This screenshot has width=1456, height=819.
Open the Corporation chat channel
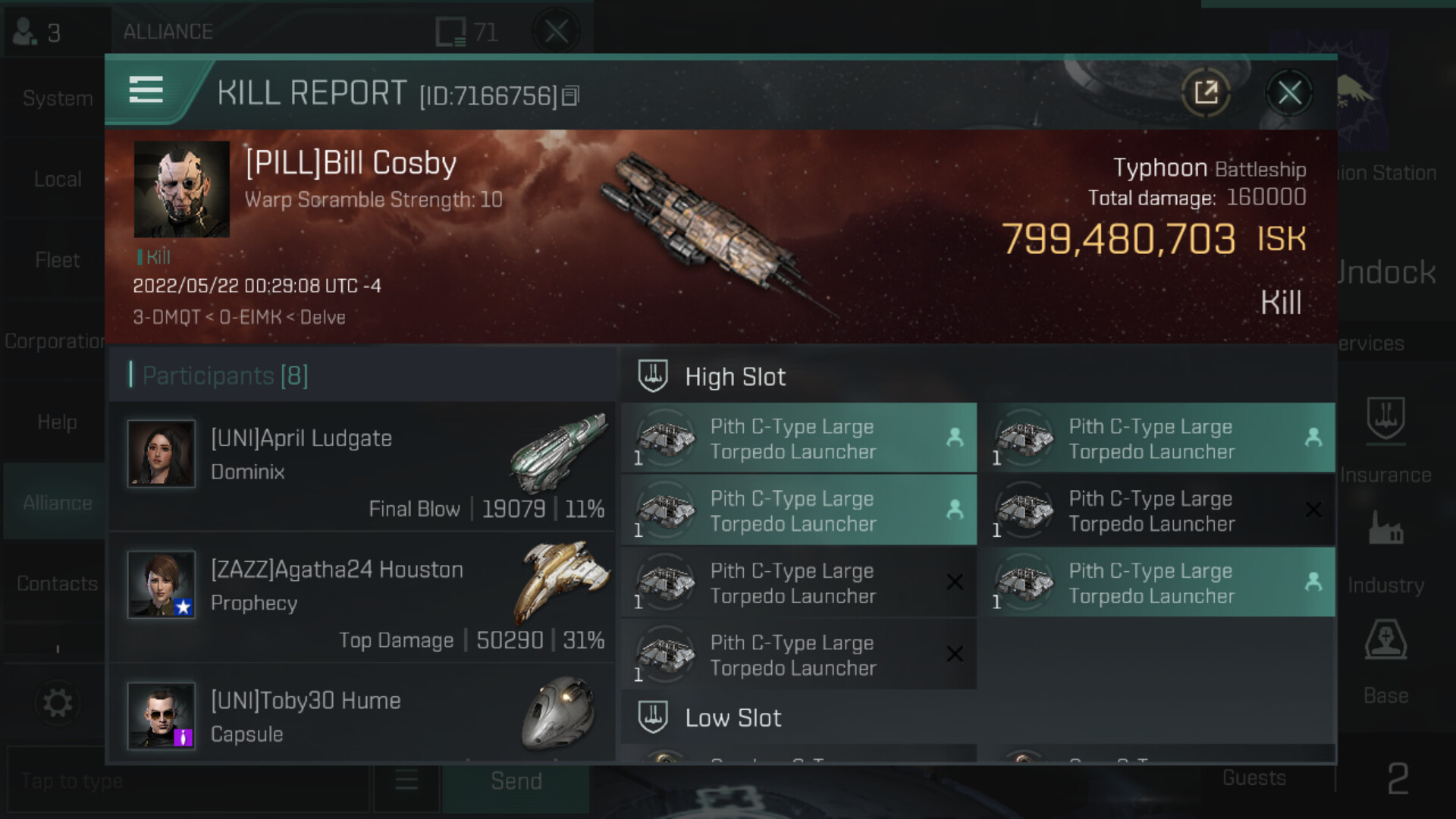click(x=55, y=342)
